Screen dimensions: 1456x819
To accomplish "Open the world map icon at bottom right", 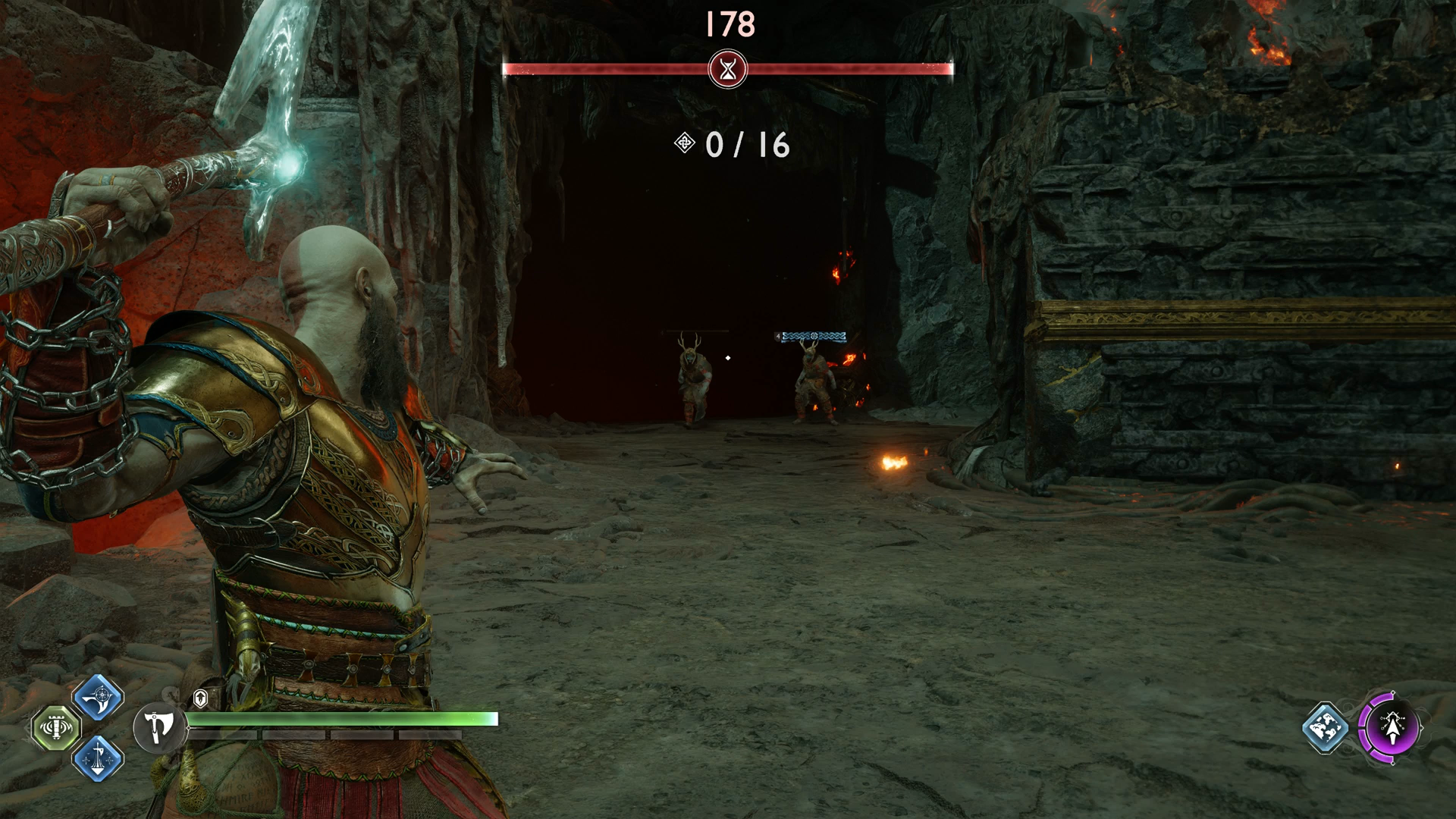I will tap(1323, 727).
